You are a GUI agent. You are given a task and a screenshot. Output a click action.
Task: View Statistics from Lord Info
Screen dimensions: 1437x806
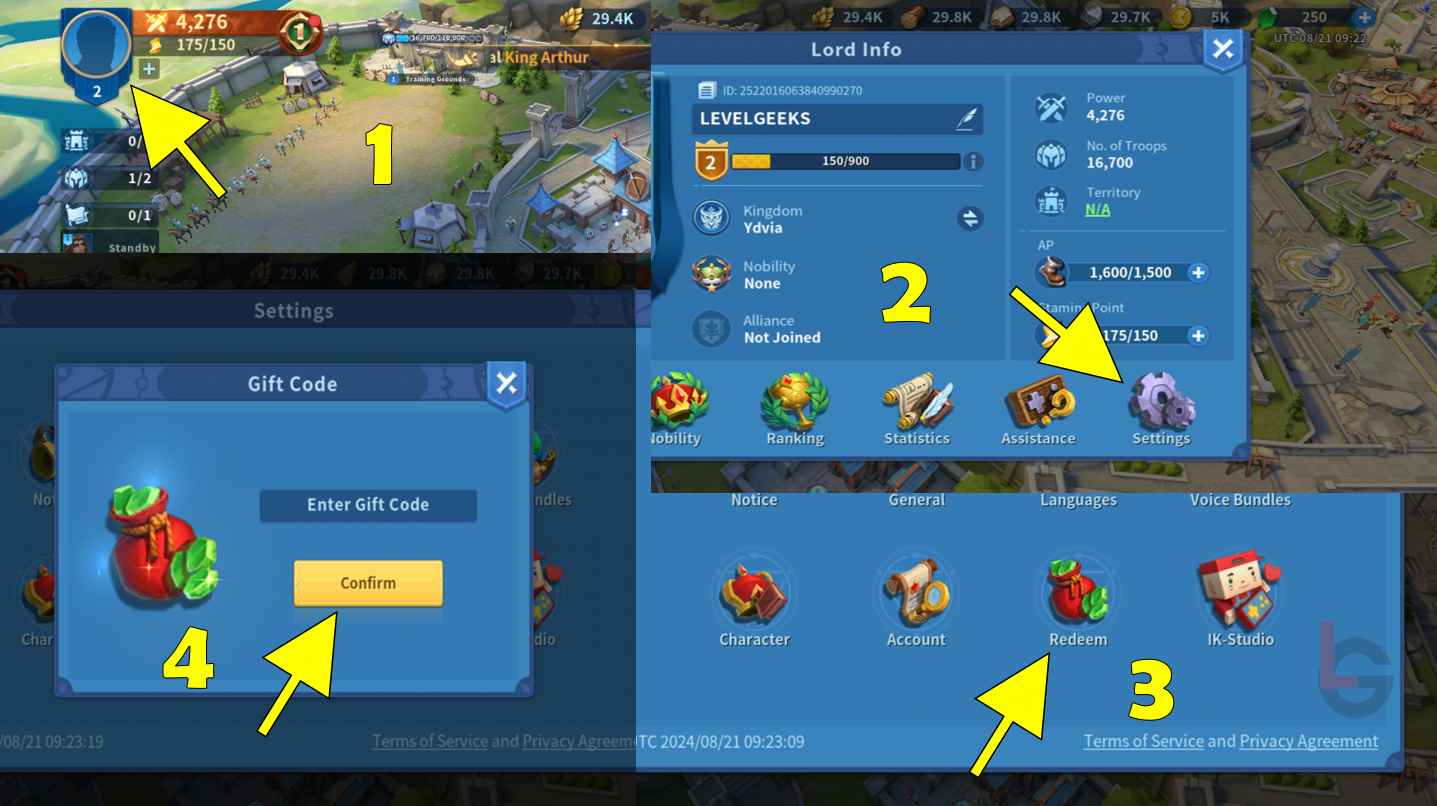[917, 400]
